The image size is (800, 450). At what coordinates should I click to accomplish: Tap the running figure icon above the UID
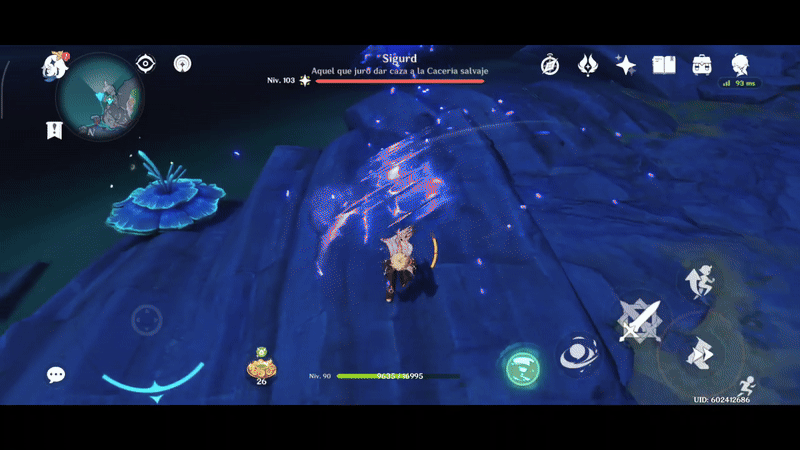click(744, 384)
